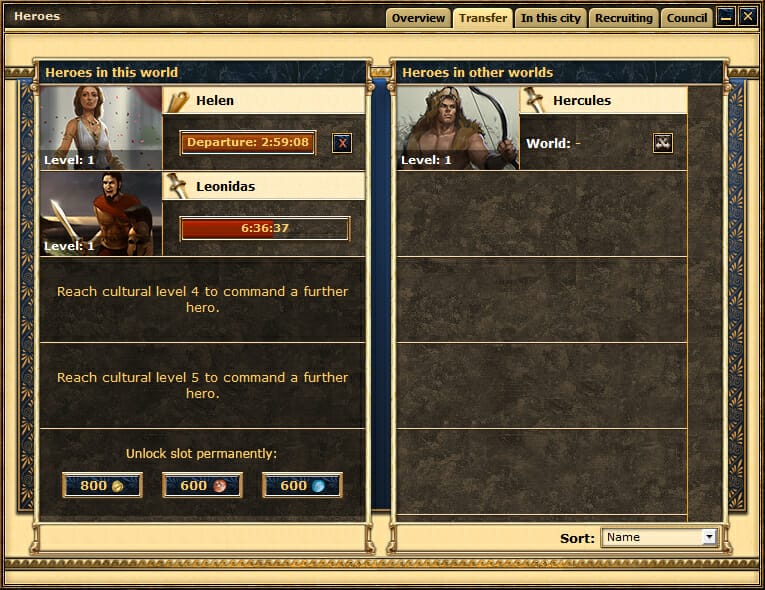Open the Council tab
765x590 pixels.
tap(687, 18)
